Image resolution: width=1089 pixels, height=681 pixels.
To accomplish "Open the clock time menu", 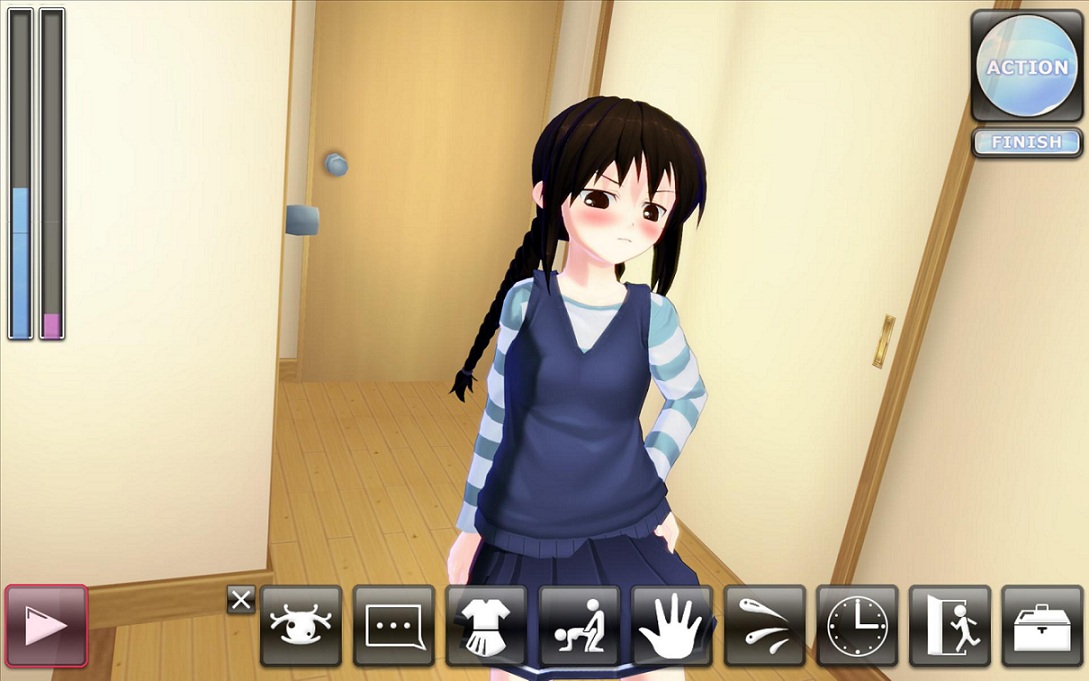I will coord(857,626).
